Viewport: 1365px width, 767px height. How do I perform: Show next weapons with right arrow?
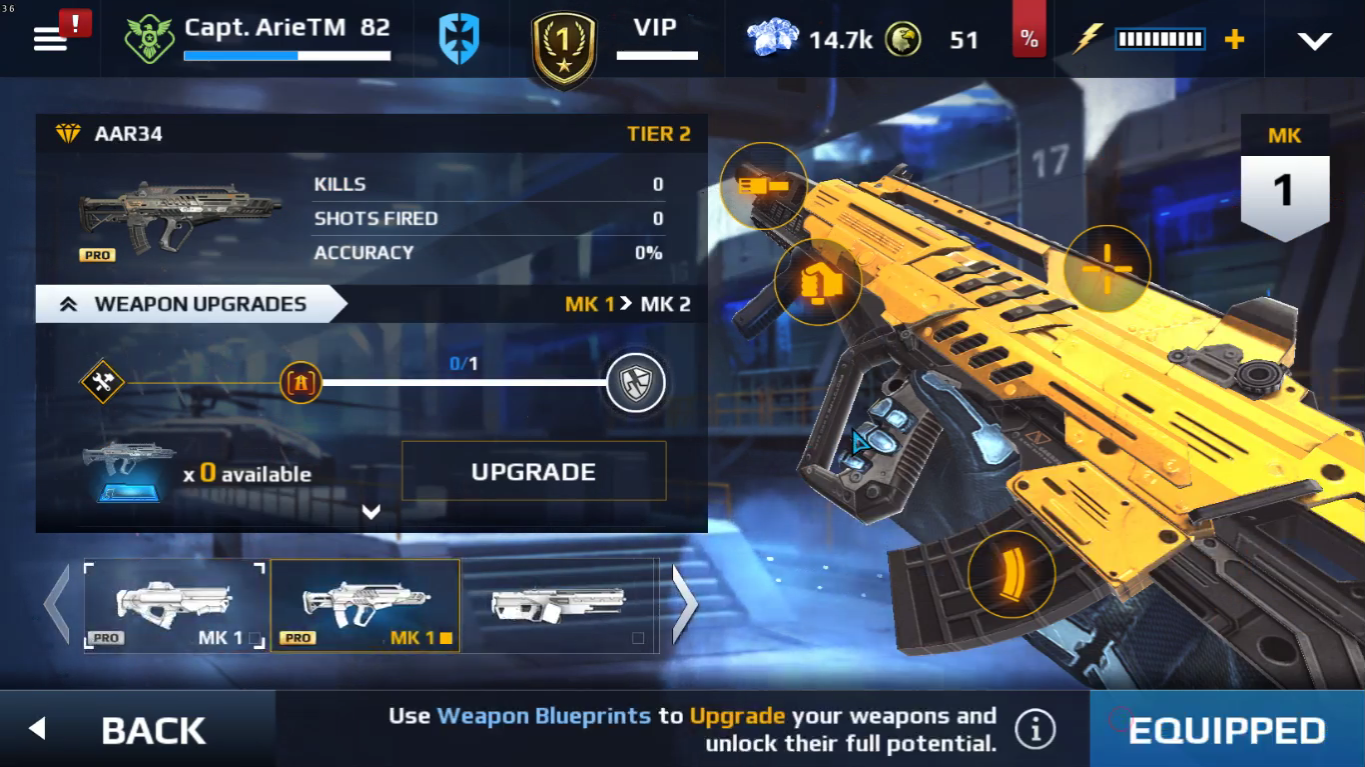(x=684, y=605)
